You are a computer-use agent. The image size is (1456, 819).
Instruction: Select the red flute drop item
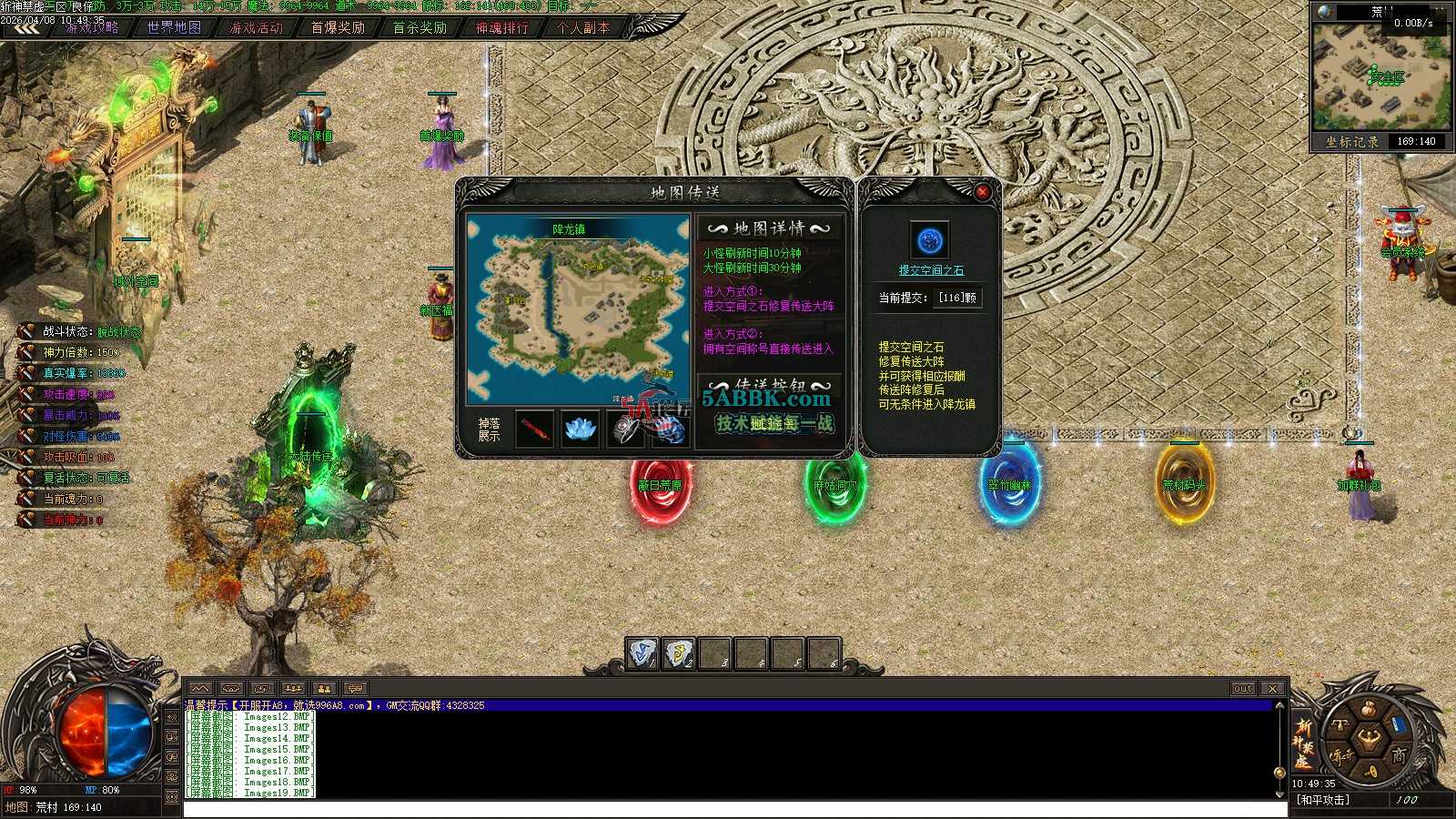coord(535,430)
